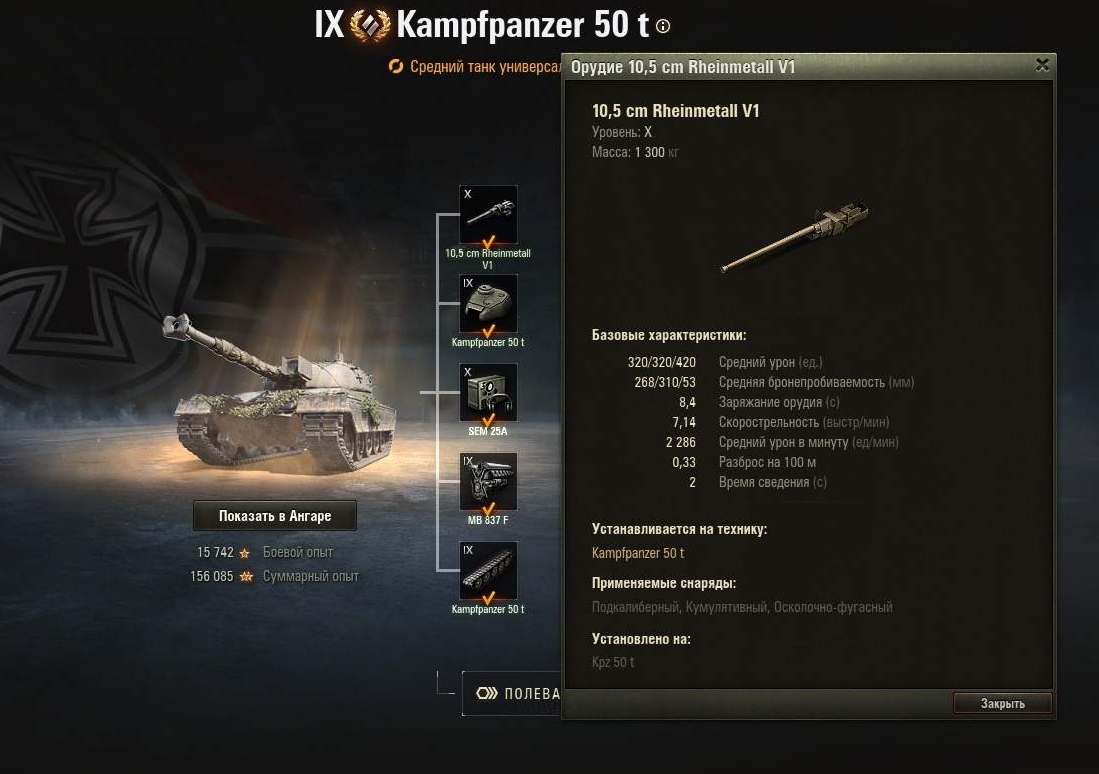Select the Kampfpanzer 50 t turret module
The width and height of the screenshot is (1099, 774).
pos(488,304)
